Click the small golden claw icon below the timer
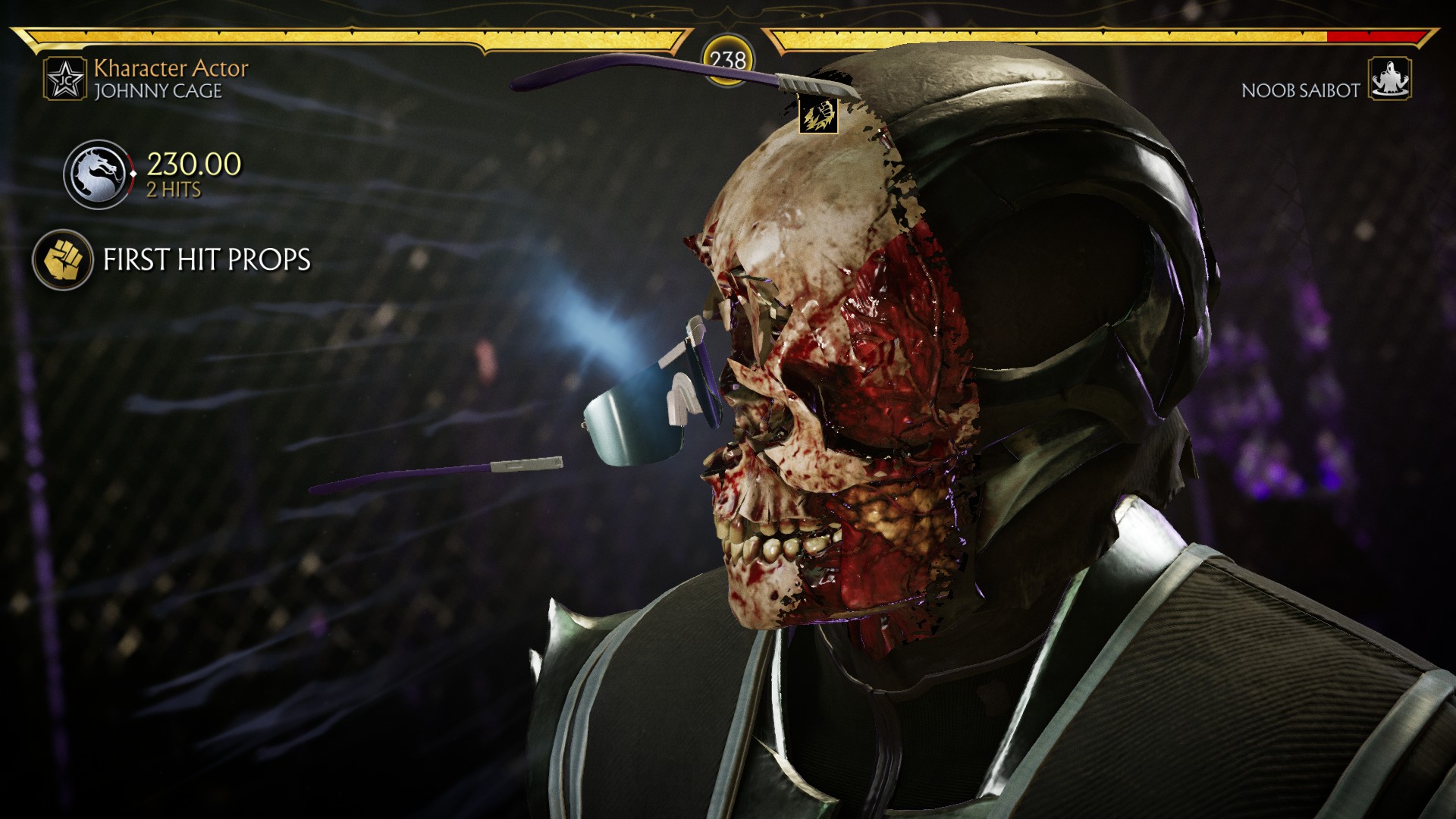 click(818, 115)
